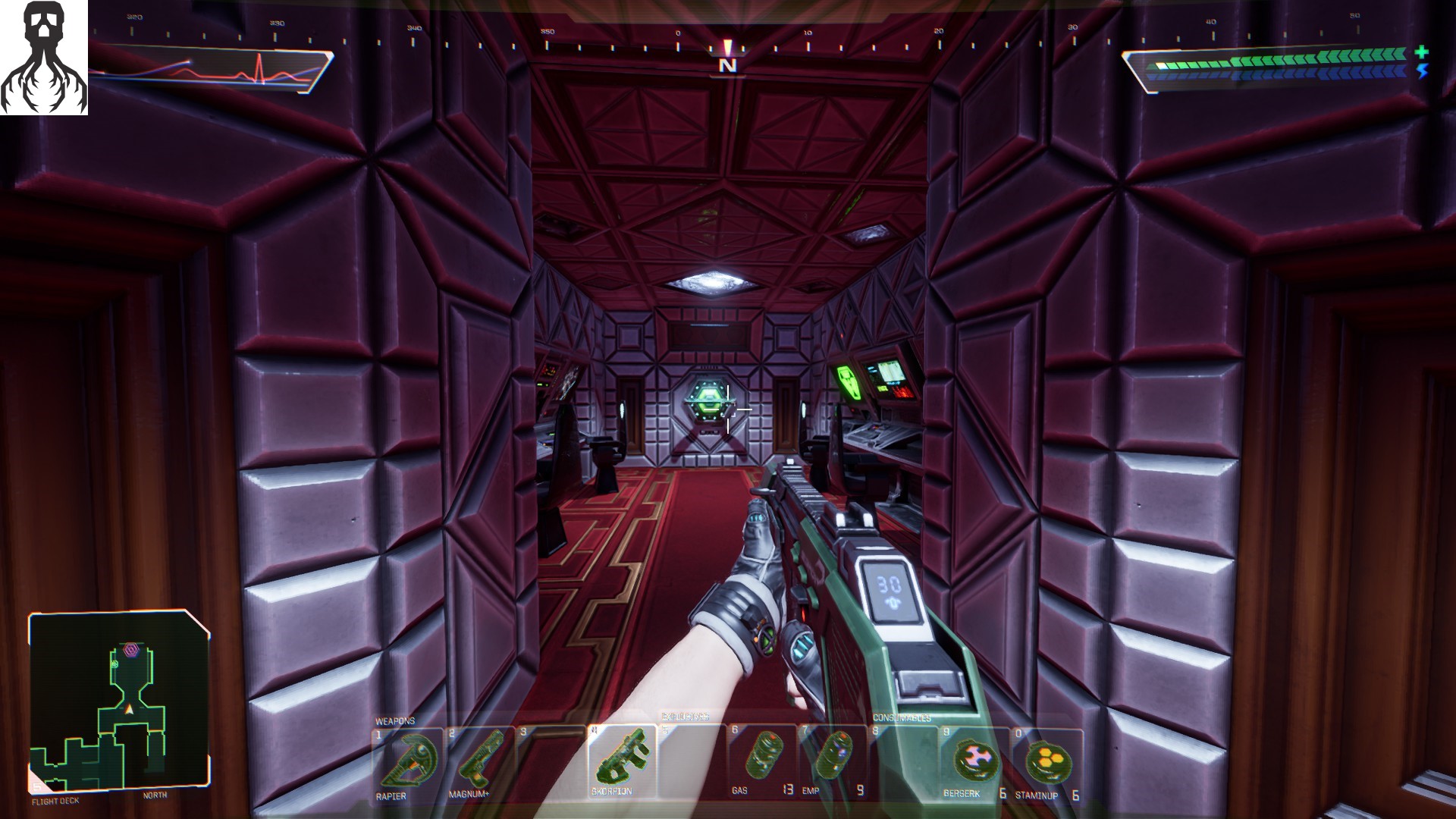Pick the EMP grenade slot
Viewport: 1456px width, 819px height.
coord(832,761)
